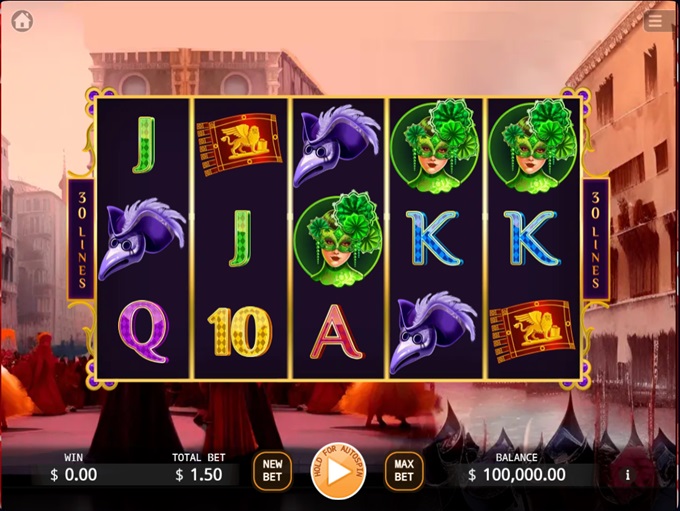Open the info paytable icon
This screenshot has height=511, width=680.
click(x=628, y=475)
